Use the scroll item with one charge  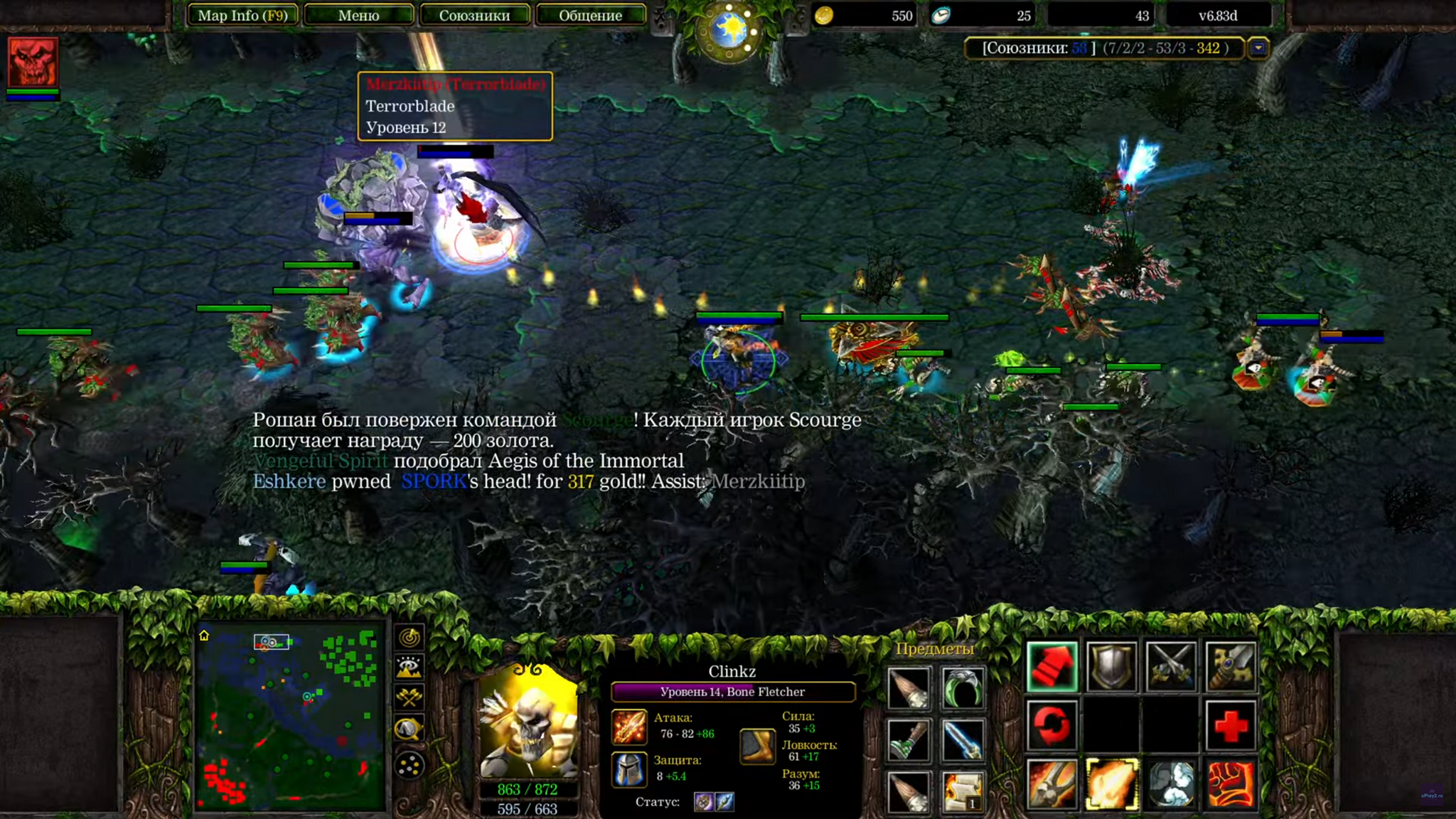click(x=963, y=791)
